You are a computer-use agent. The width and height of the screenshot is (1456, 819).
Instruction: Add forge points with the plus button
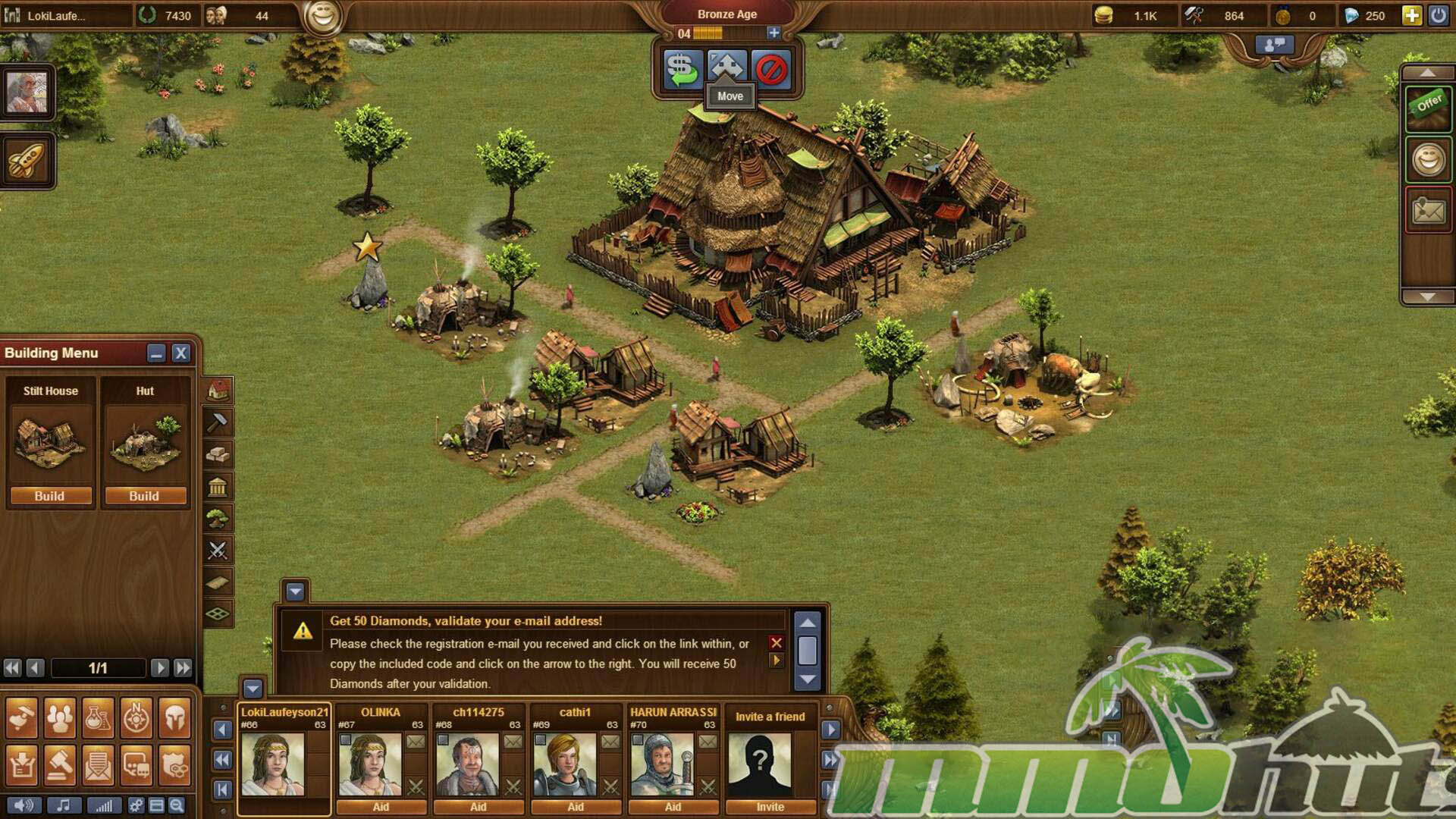(773, 33)
